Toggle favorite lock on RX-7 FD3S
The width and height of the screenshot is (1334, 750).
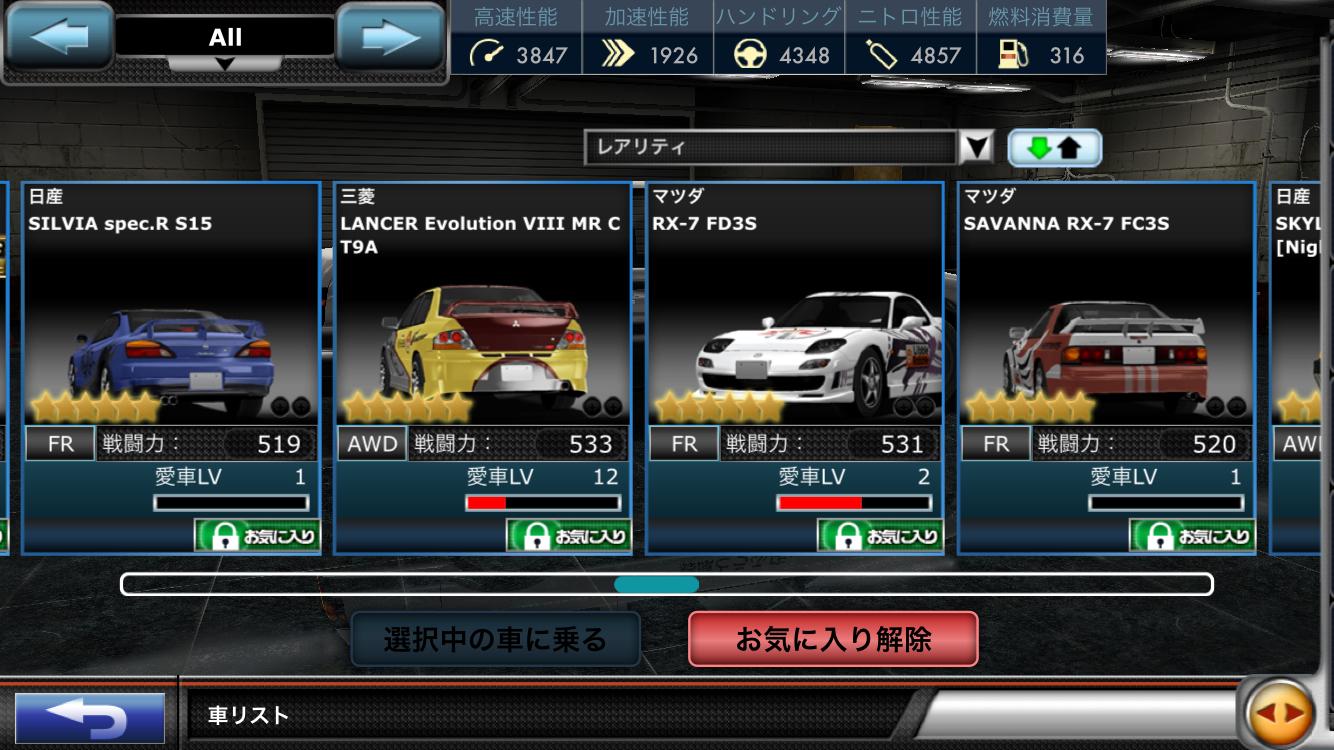coord(878,535)
